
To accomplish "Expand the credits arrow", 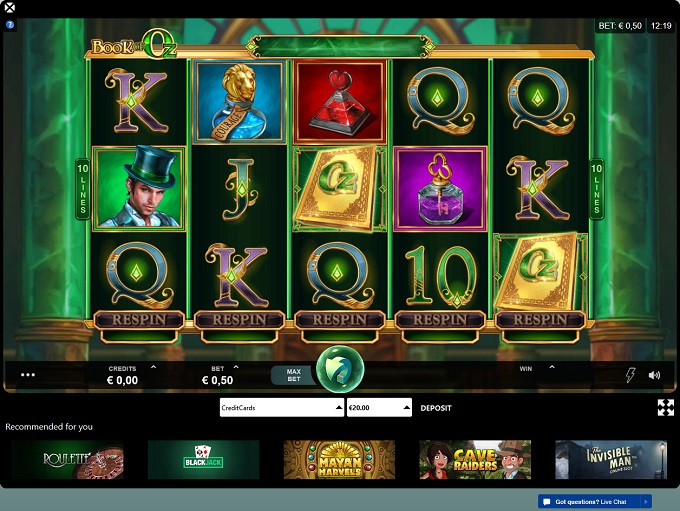I will pos(153,368).
